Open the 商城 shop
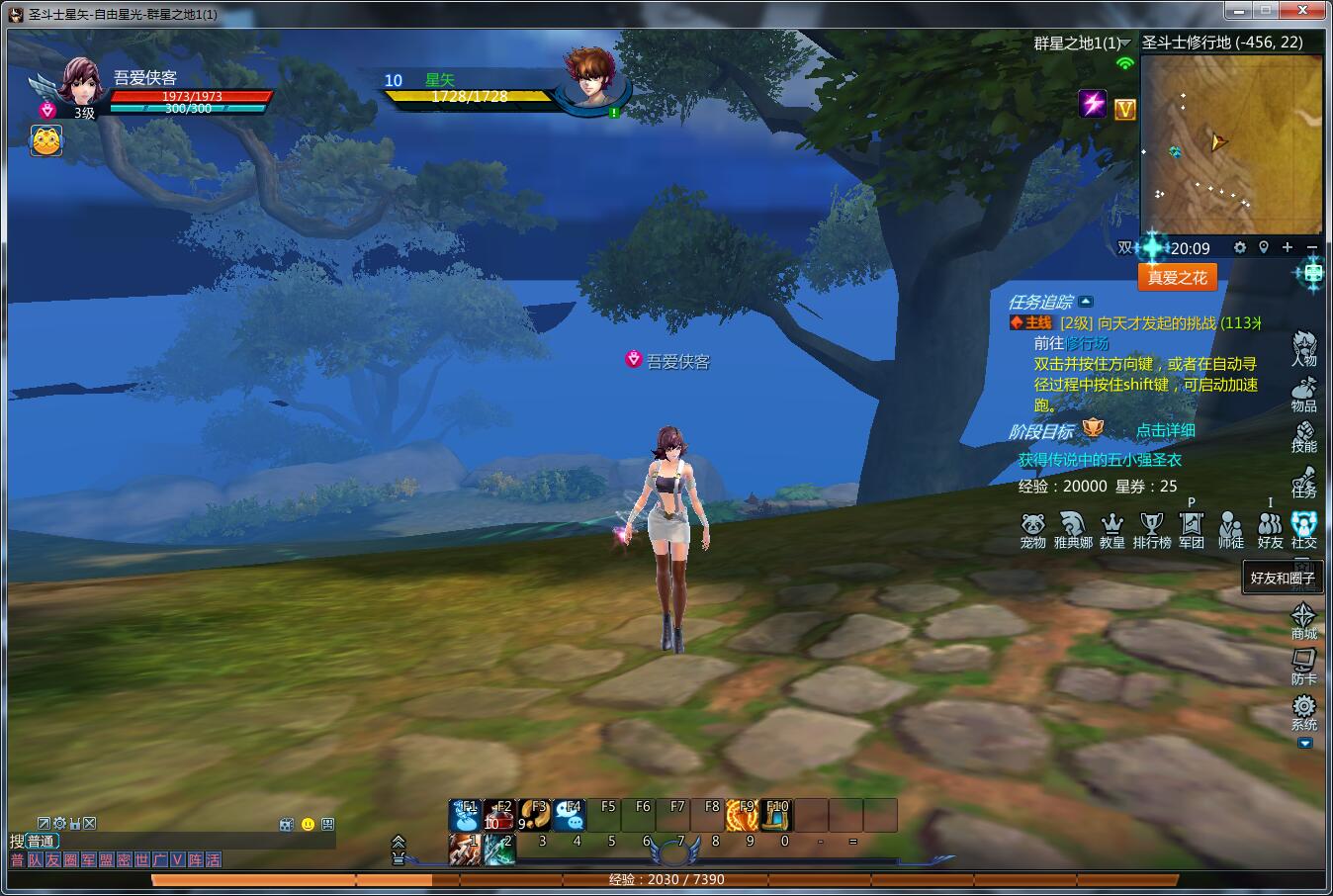This screenshot has width=1333, height=896. point(1304,620)
